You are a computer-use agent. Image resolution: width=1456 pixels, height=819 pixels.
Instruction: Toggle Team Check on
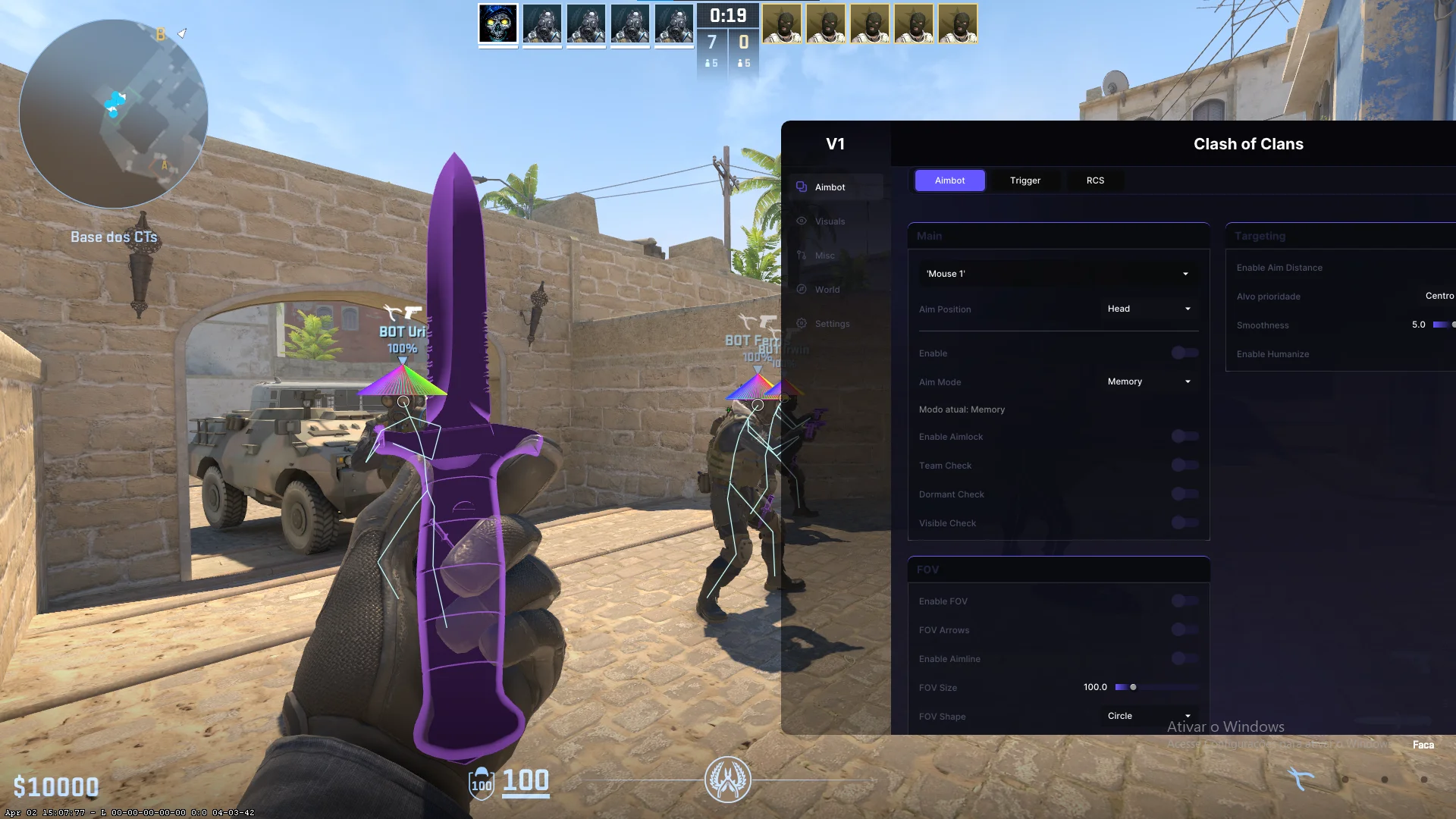pyautogui.click(x=1183, y=465)
